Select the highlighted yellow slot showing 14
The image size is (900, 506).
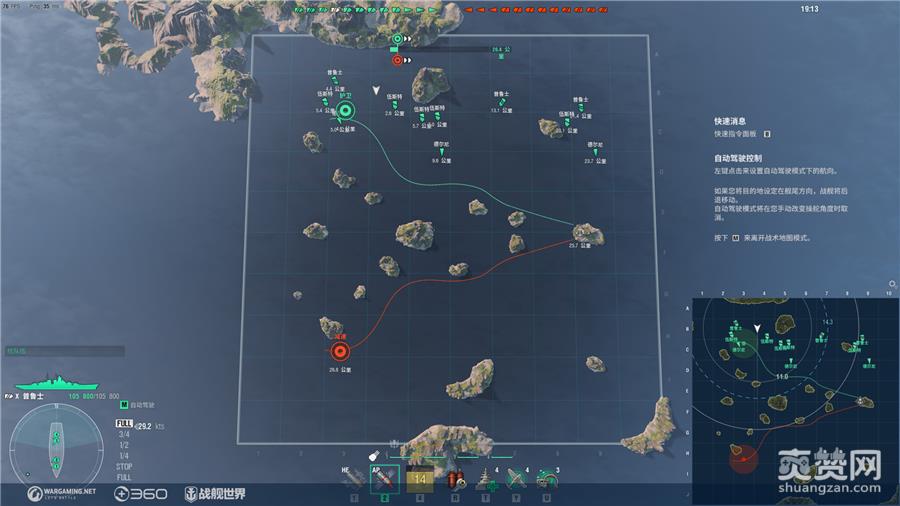(x=419, y=480)
